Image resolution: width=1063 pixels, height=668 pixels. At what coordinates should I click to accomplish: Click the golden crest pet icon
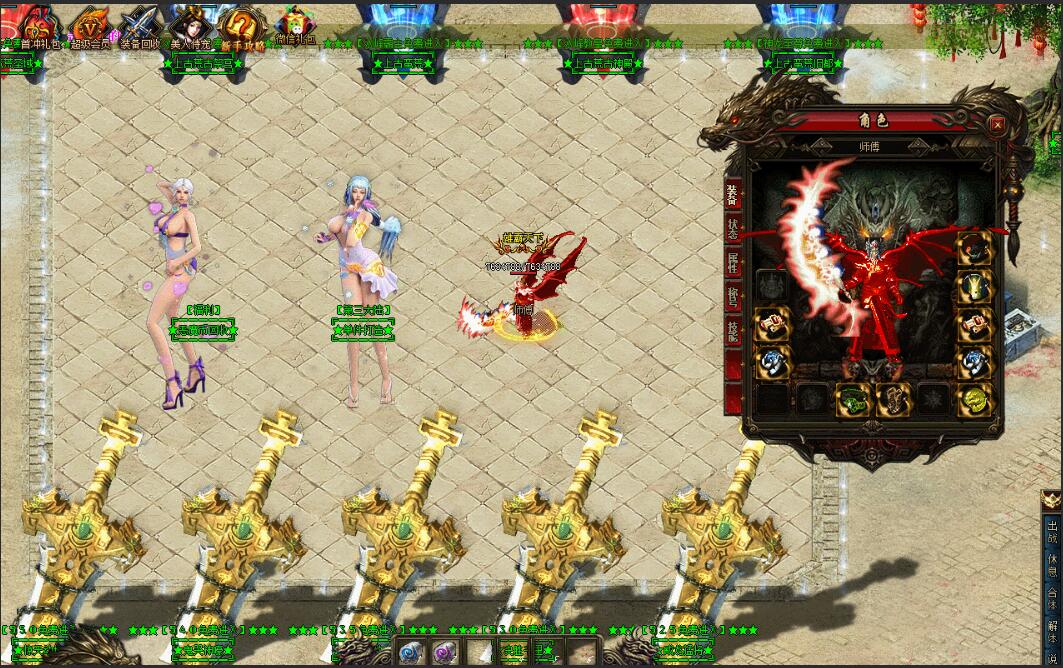coord(1051,498)
